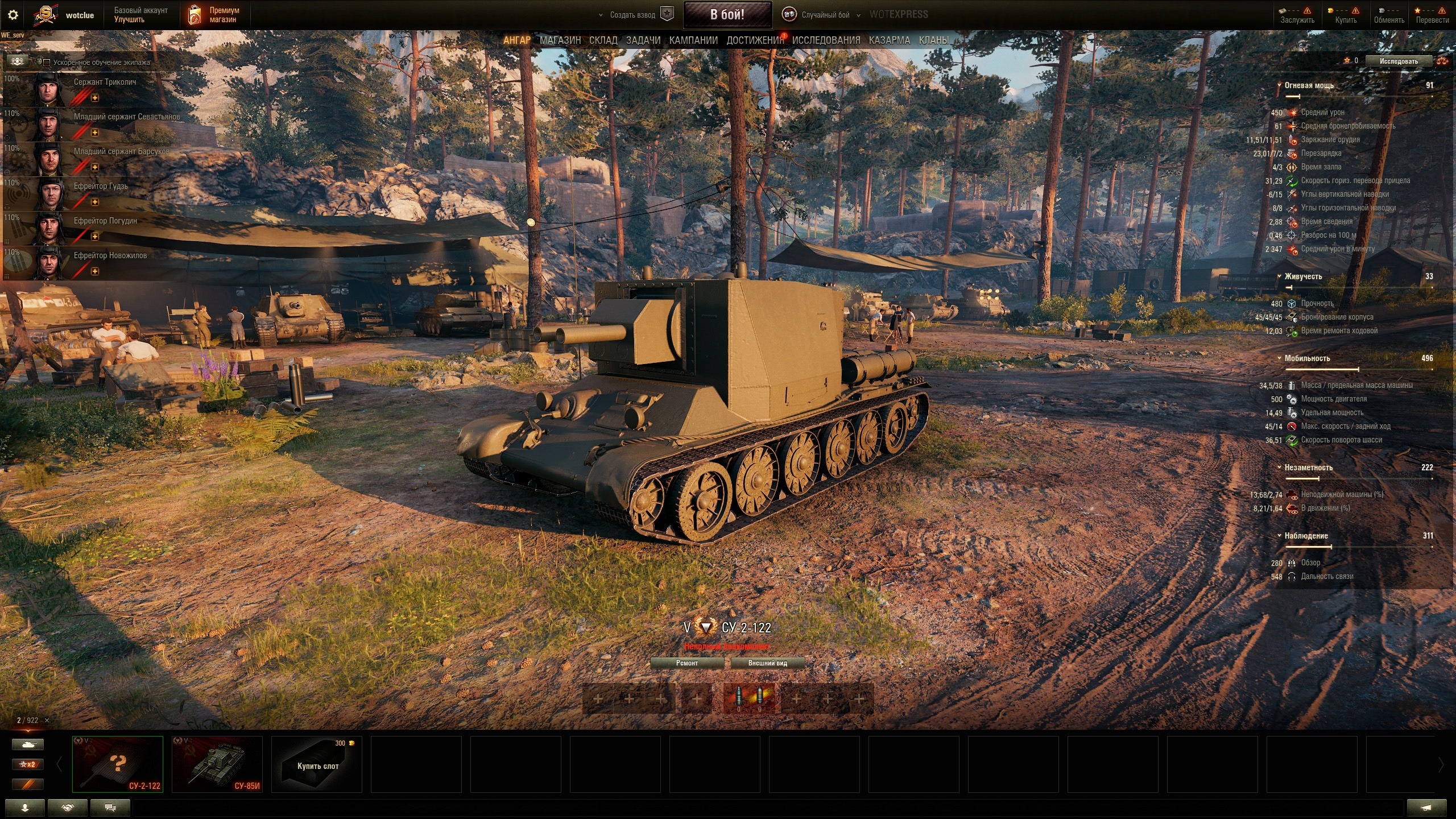Click the Ремонт button
Screen dimensions: 1456x819
(x=686, y=663)
